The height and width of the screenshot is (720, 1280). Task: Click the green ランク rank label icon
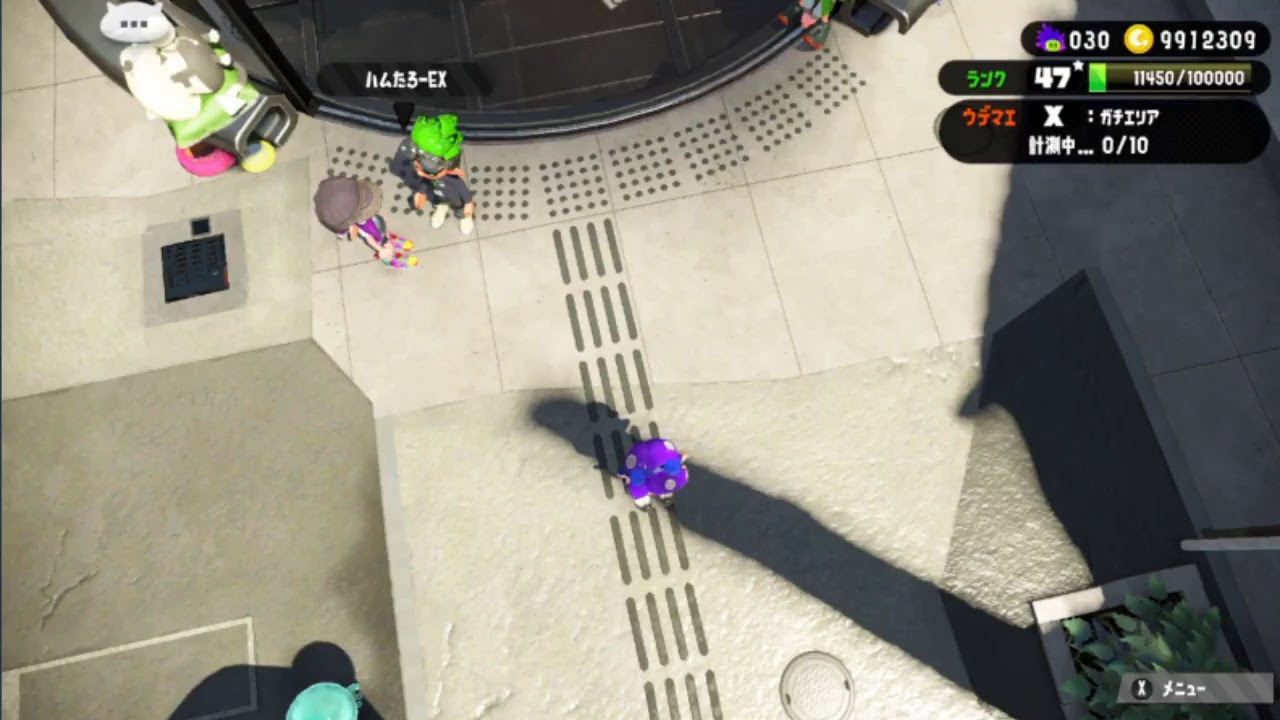(x=988, y=78)
